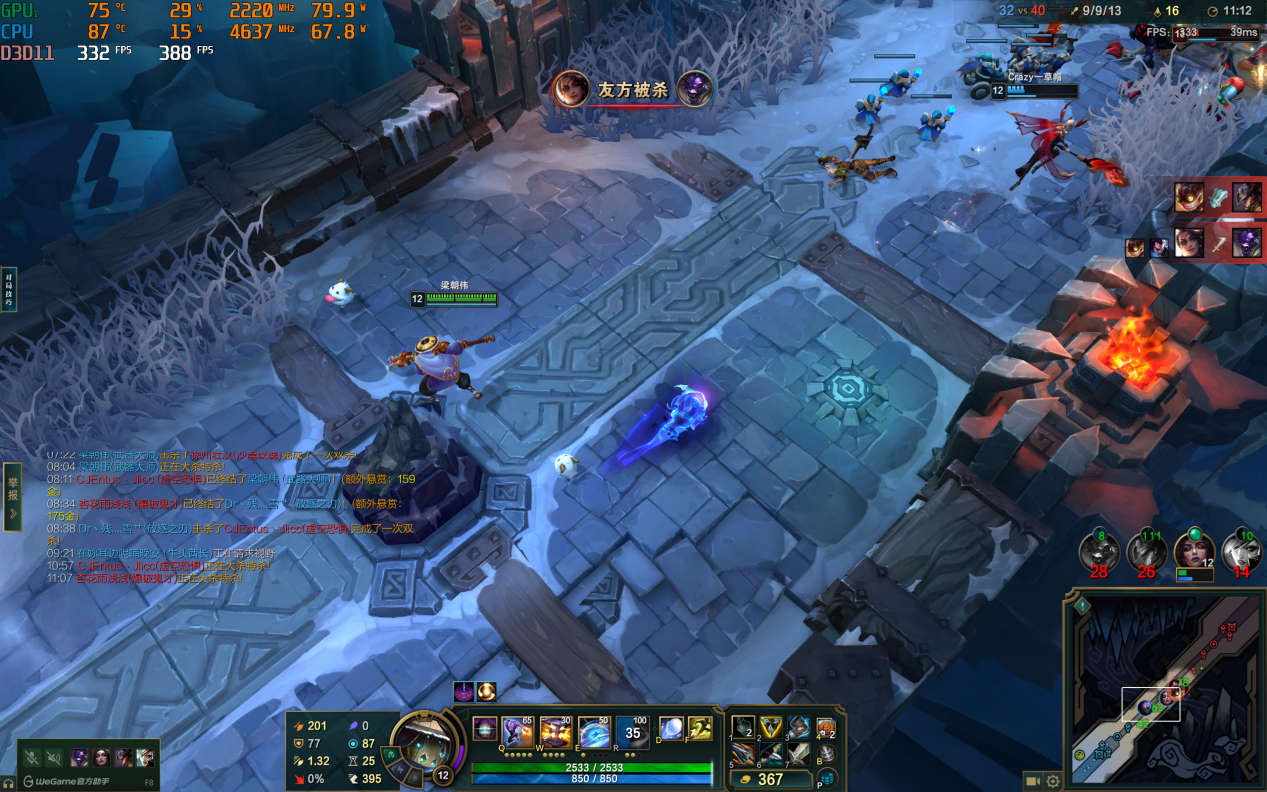Select the living ally portrait above minimap
Screen dimensions: 1267x792
1193,552
